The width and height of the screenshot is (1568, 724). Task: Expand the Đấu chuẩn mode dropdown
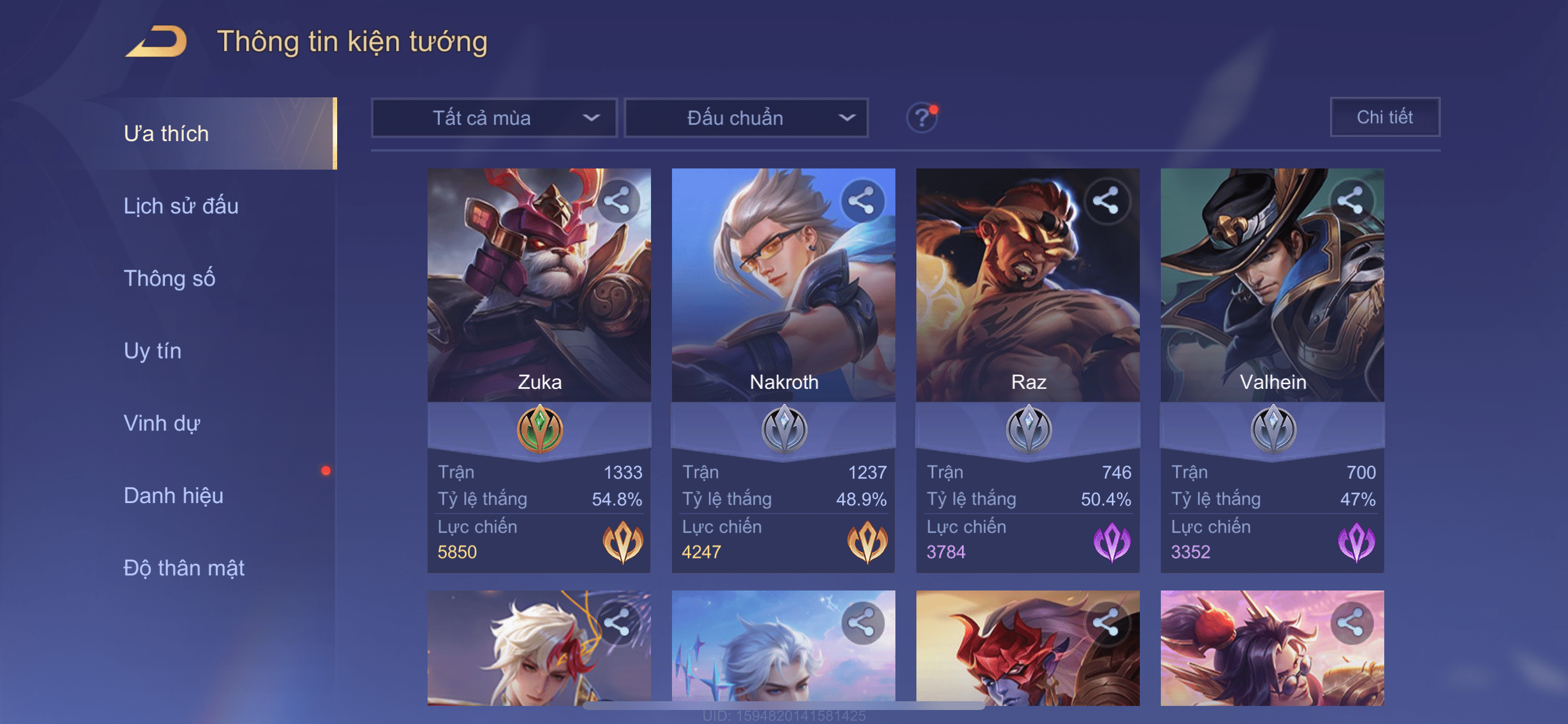tap(746, 118)
